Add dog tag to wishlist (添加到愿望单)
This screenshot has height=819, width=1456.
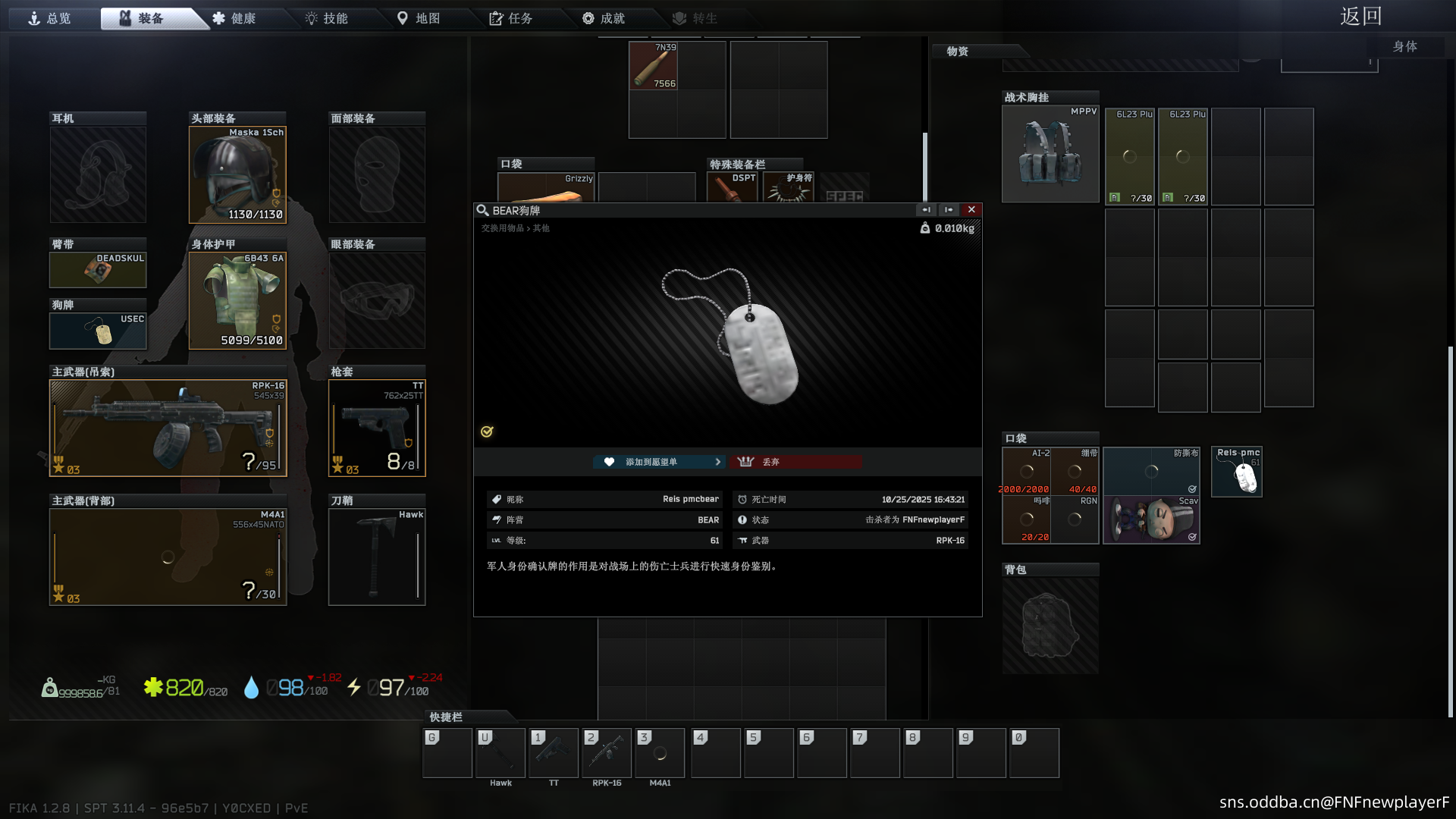(659, 462)
